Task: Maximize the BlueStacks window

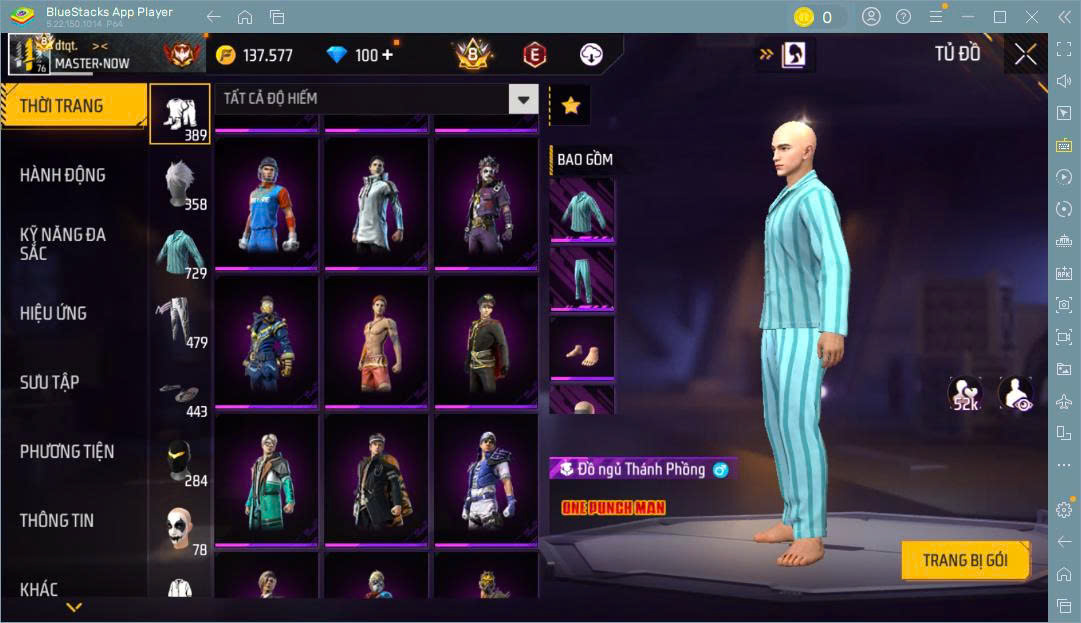Action: coord(999,17)
